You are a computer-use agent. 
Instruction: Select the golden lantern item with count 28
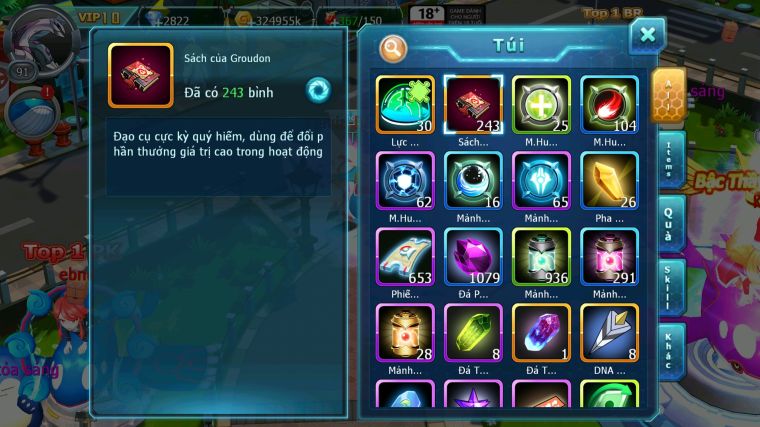(405, 333)
